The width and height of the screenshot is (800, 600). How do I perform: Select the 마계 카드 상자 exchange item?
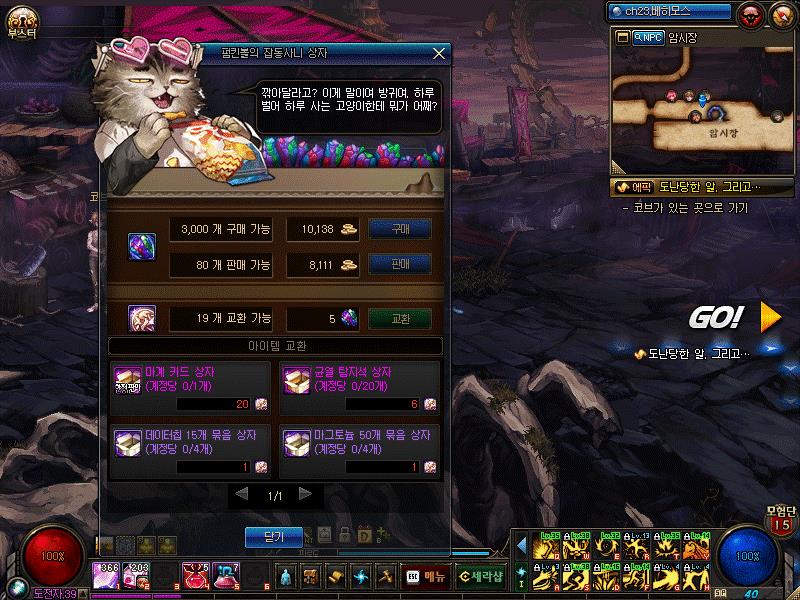[190, 388]
